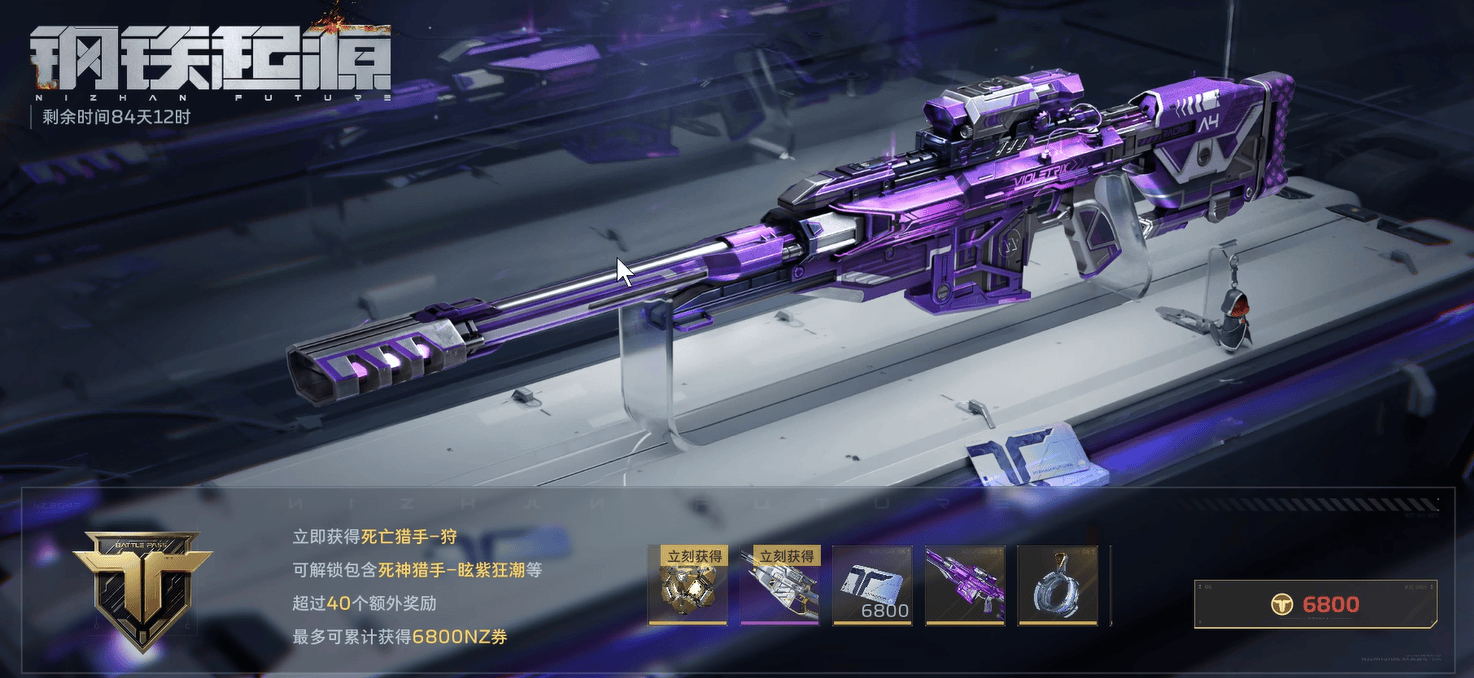Screen dimensions: 1474x678
Task: Click the gold Battle Pass emblem
Action: tap(141, 589)
